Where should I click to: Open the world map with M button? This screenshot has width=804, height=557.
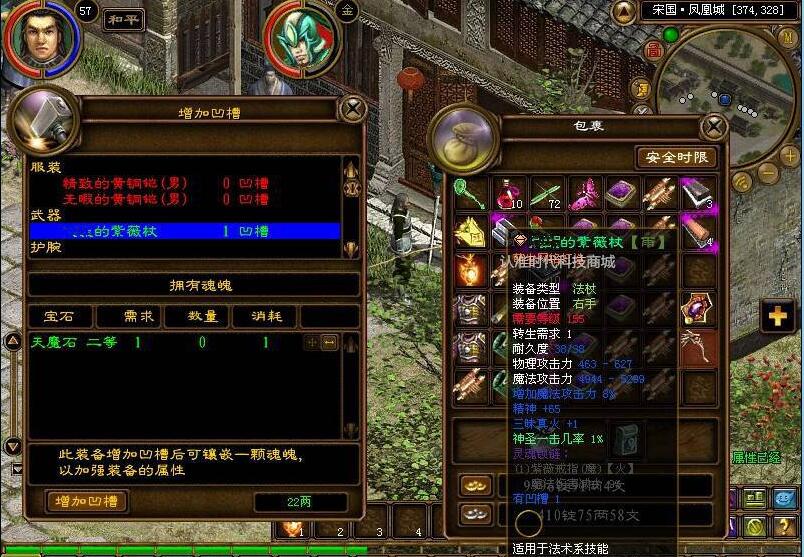[x=787, y=35]
